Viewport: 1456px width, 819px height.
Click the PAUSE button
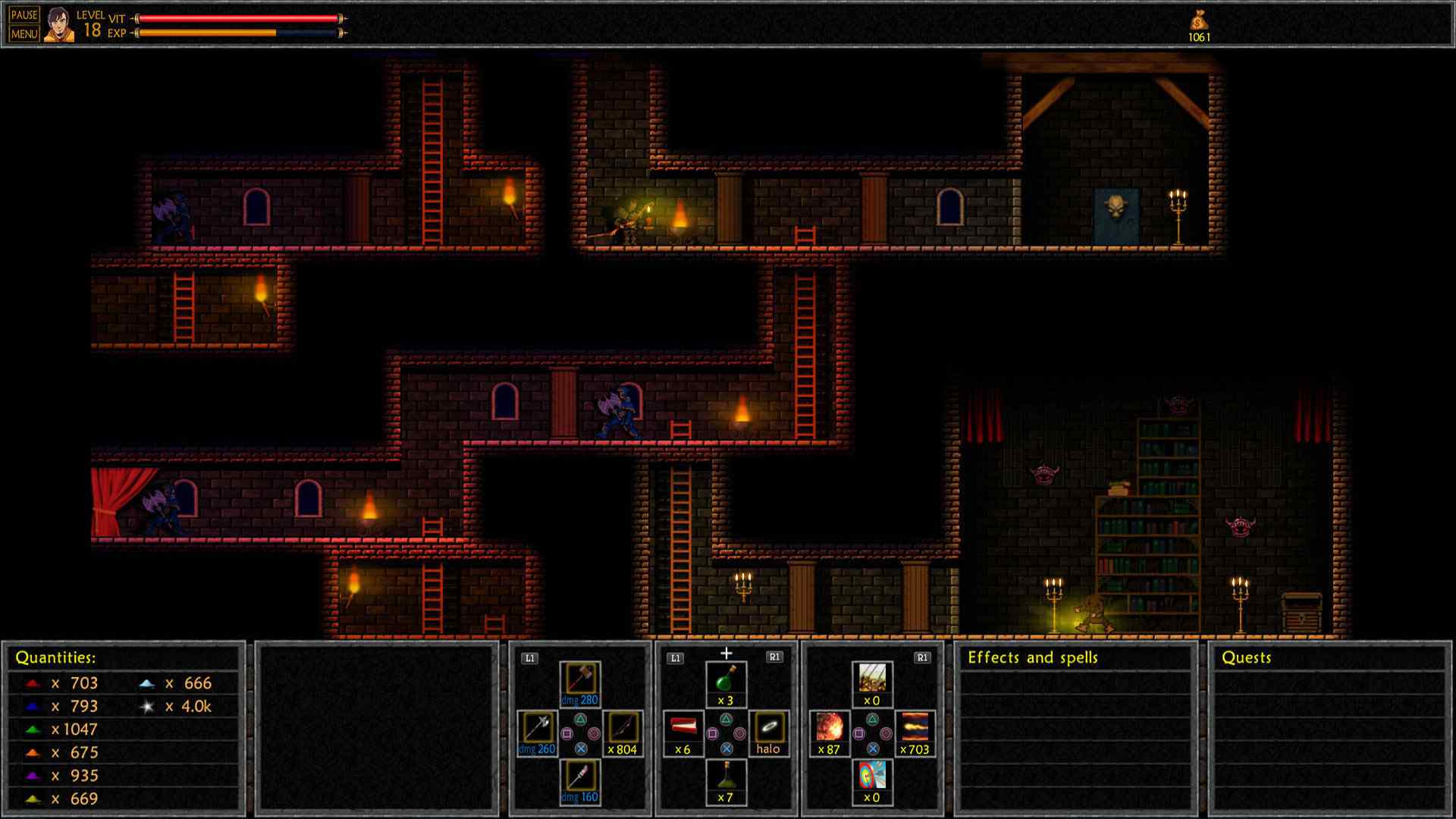coord(24,15)
